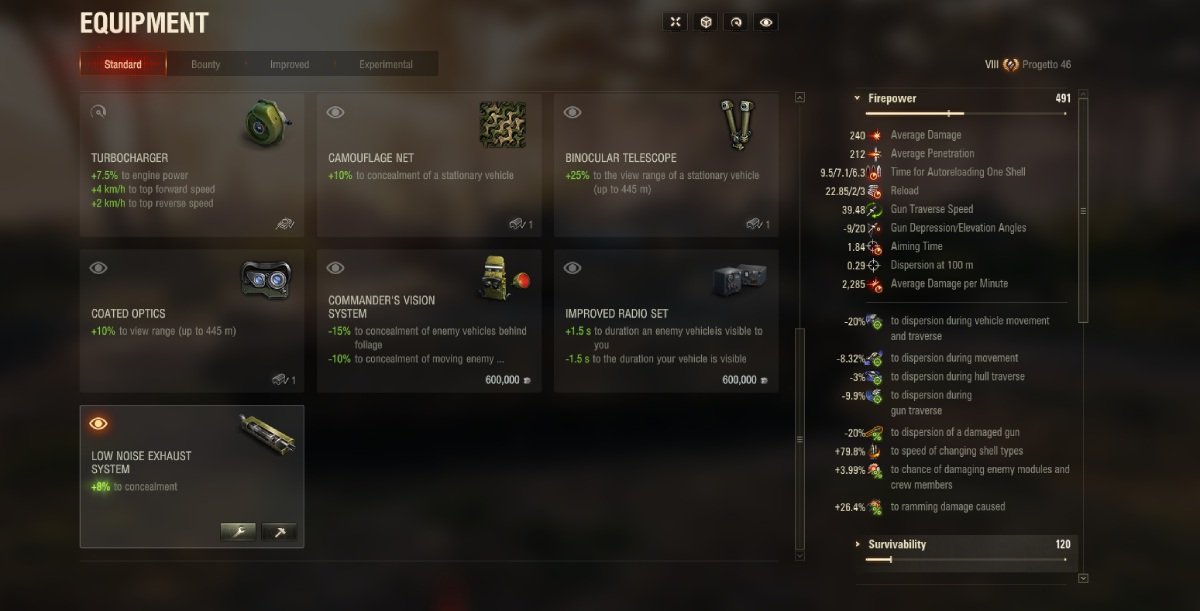Viewport: 1200px width, 611px height.
Task: Select the Turbocharger equipment card
Action: click(x=192, y=165)
